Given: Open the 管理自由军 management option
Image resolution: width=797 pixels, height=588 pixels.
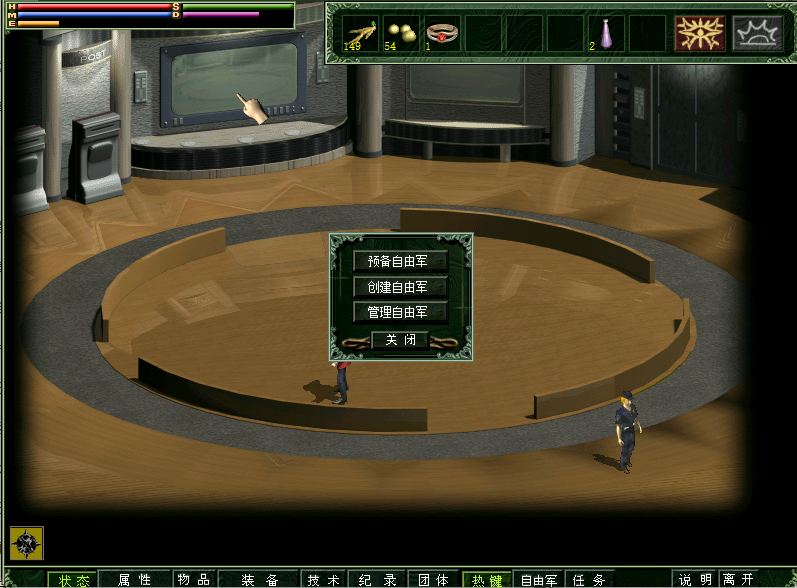Looking at the screenshot, I should click(400, 312).
